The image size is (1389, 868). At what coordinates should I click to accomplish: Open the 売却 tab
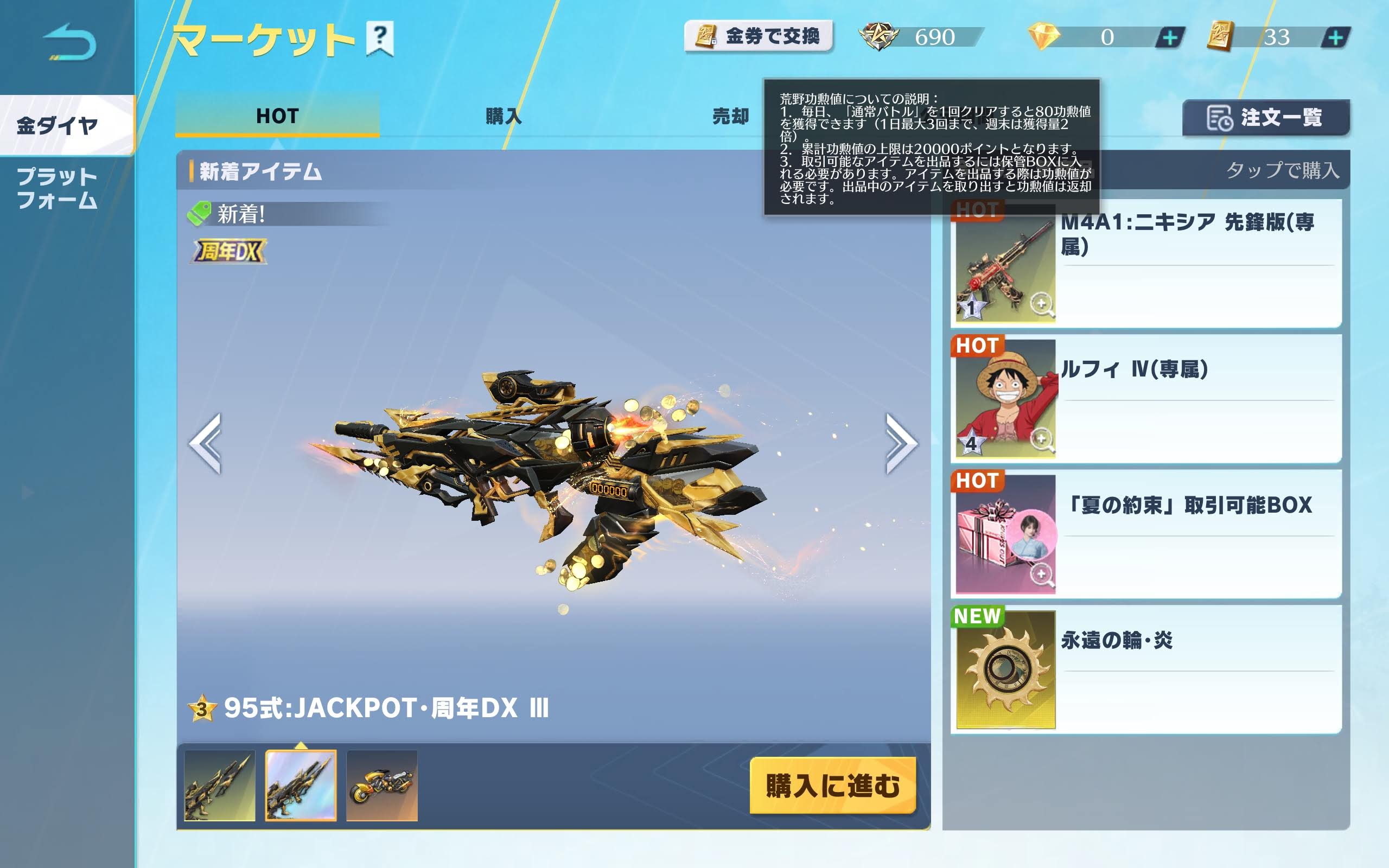point(730,116)
